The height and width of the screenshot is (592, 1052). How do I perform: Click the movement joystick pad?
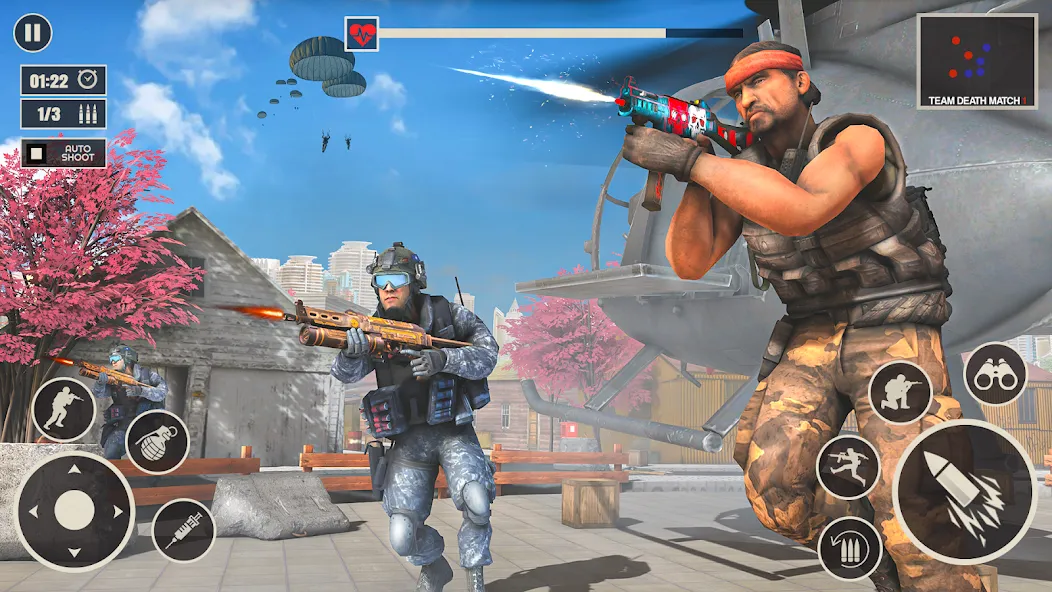[74, 511]
